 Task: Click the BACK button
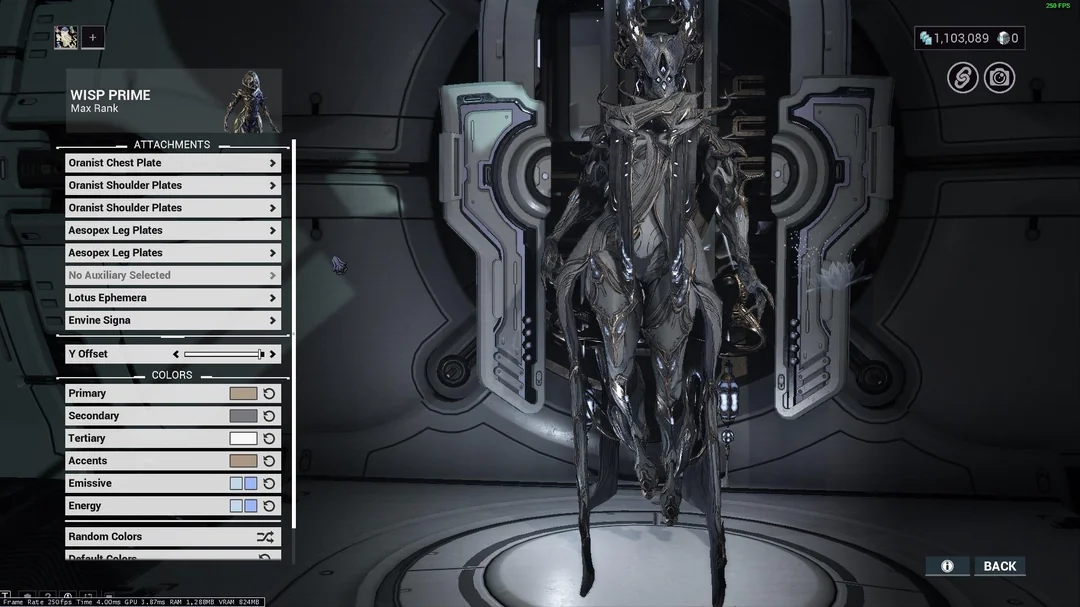(999, 566)
